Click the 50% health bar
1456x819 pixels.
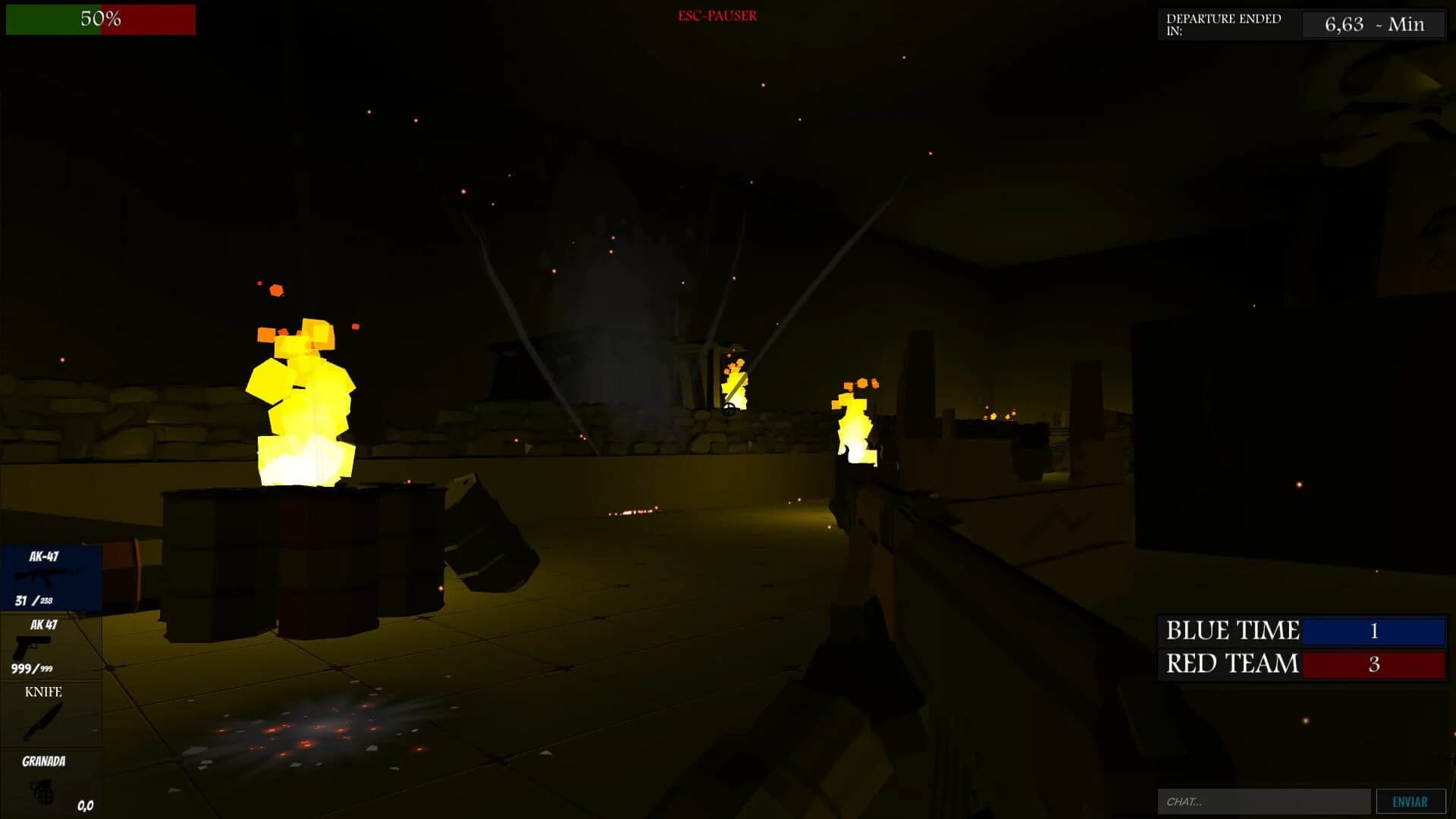(x=100, y=20)
